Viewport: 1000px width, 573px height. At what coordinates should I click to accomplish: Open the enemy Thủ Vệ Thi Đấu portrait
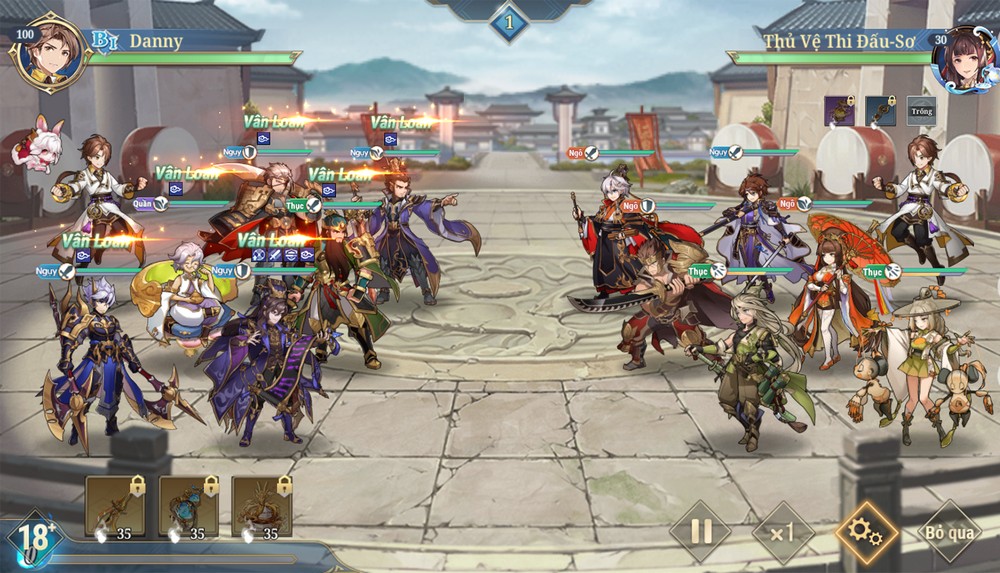(x=962, y=57)
